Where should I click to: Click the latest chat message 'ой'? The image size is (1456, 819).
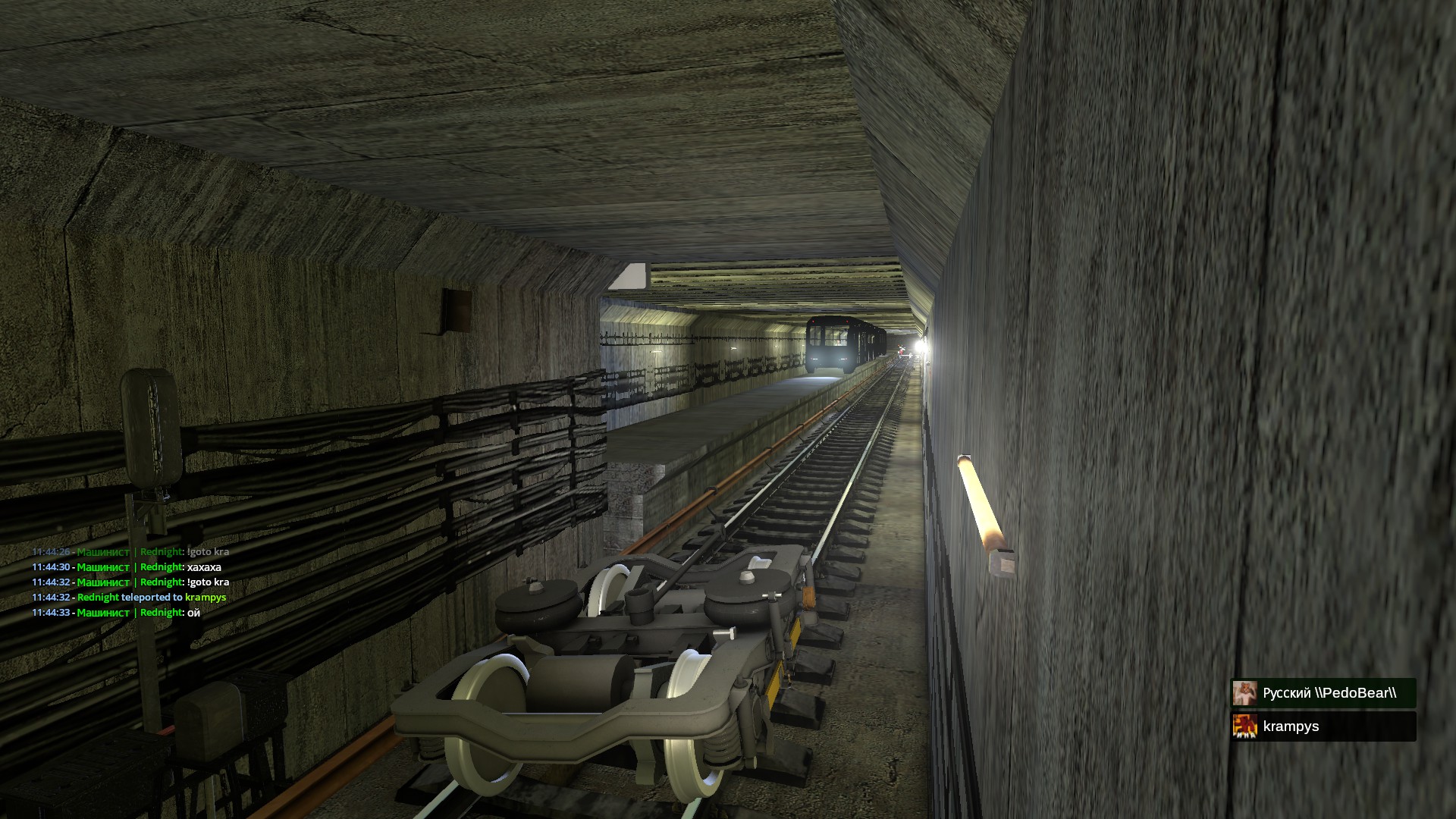[193, 613]
